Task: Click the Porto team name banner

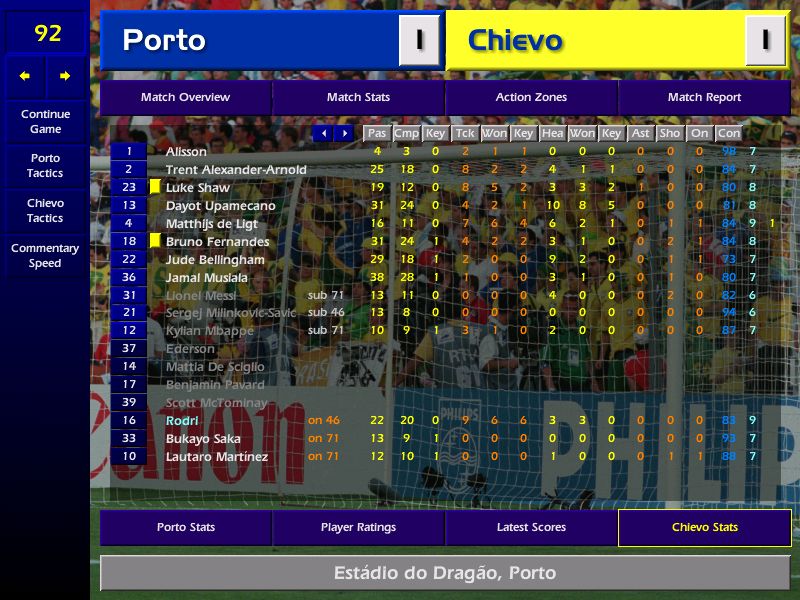Action: coord(250,41)
